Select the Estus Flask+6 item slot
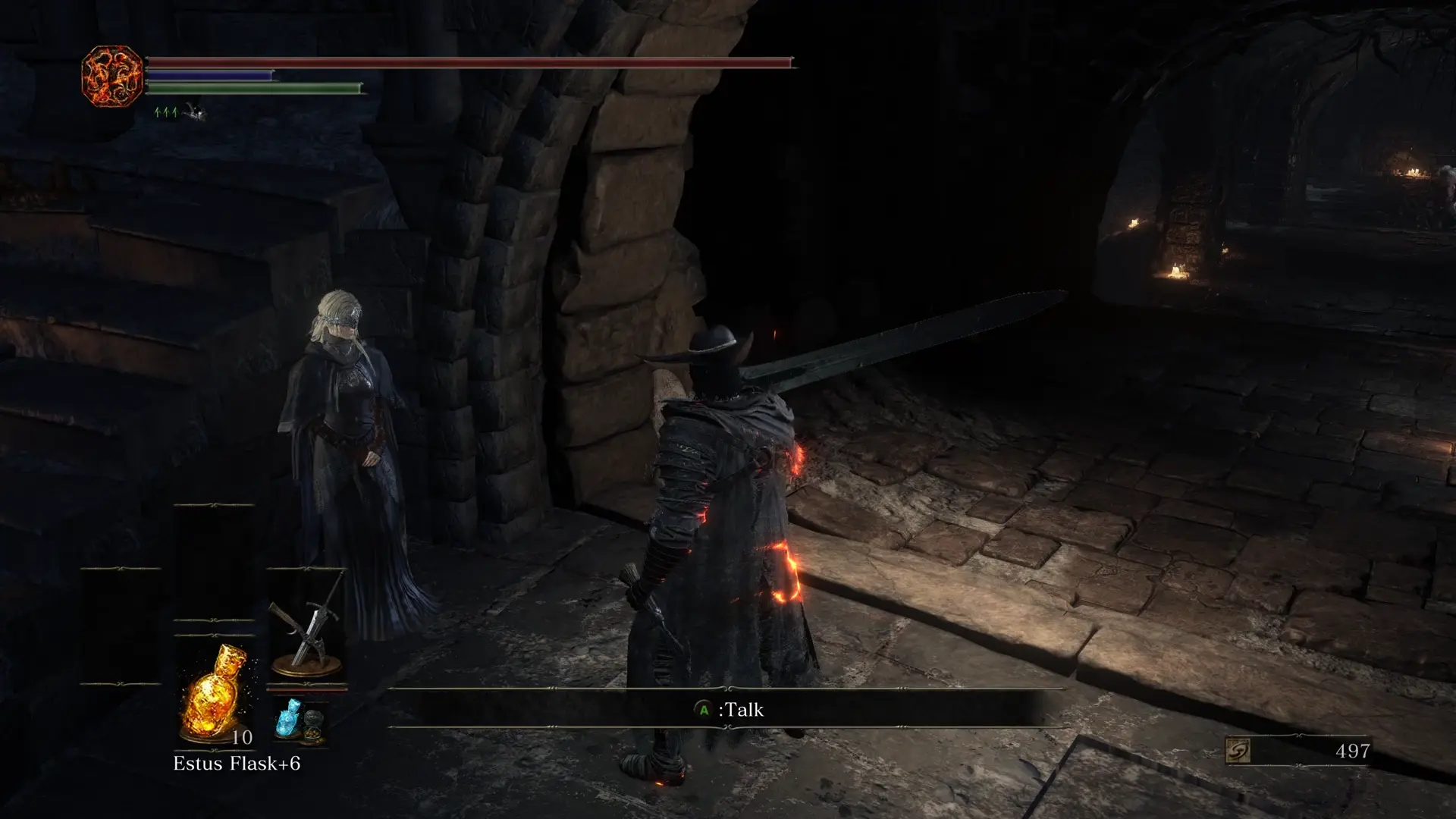Viewport: 1456px width, 819px height. point(213,694)
